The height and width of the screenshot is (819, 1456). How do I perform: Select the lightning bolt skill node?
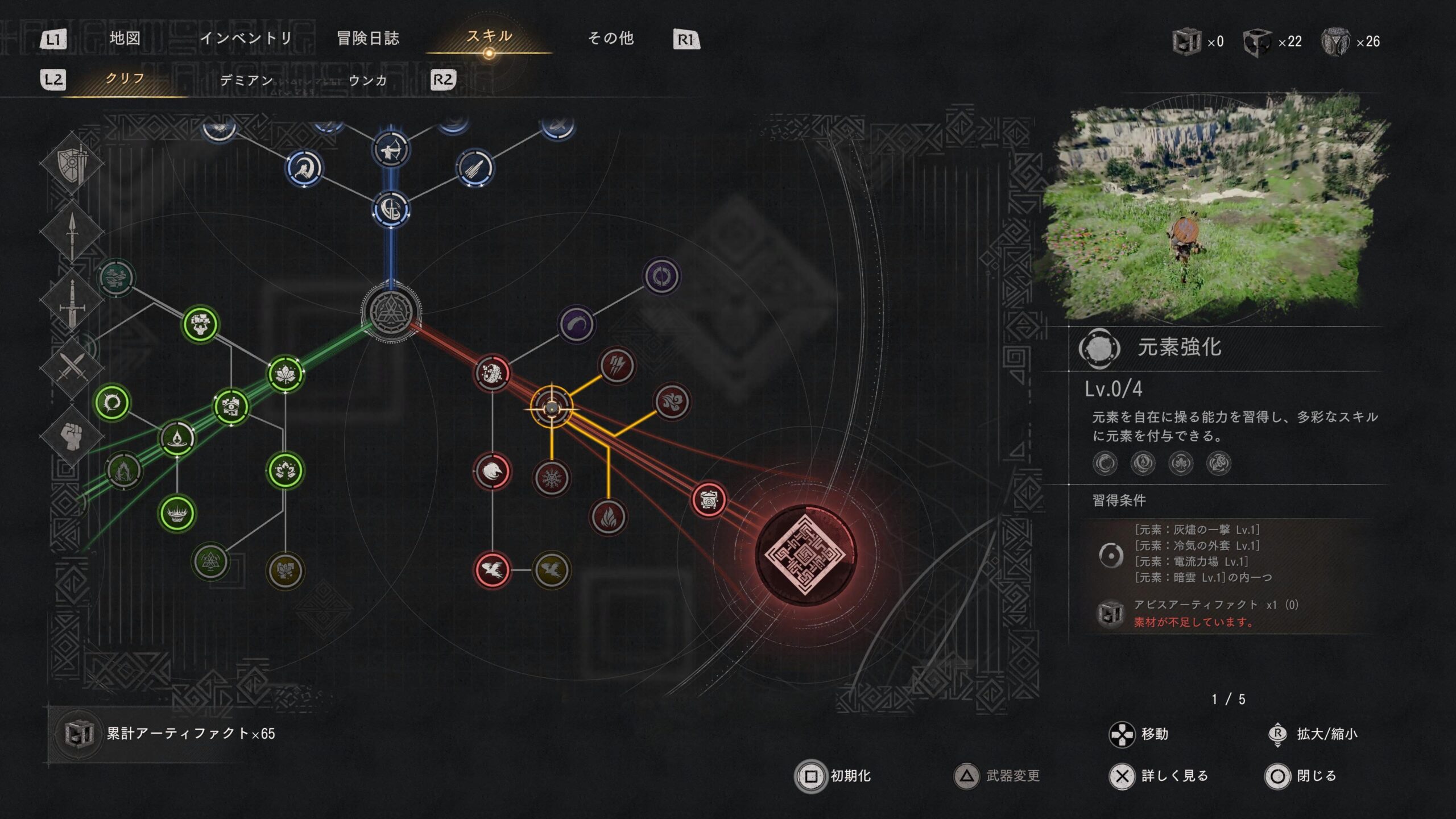pyautogui.click(x=617, y=365)
